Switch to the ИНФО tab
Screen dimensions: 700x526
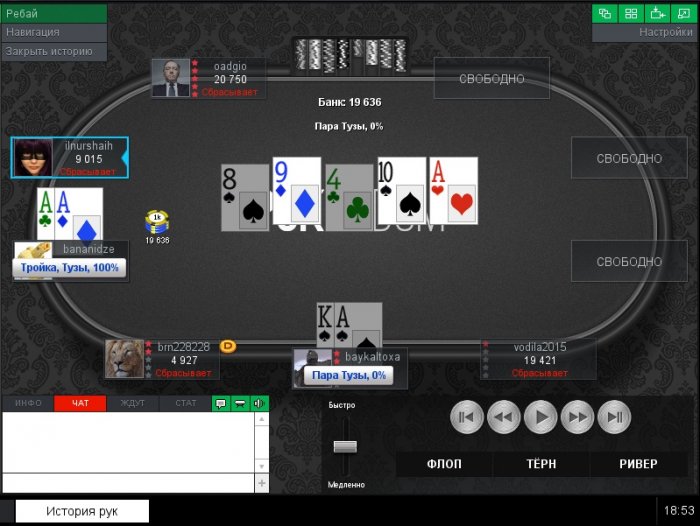[x=28, y=403]
